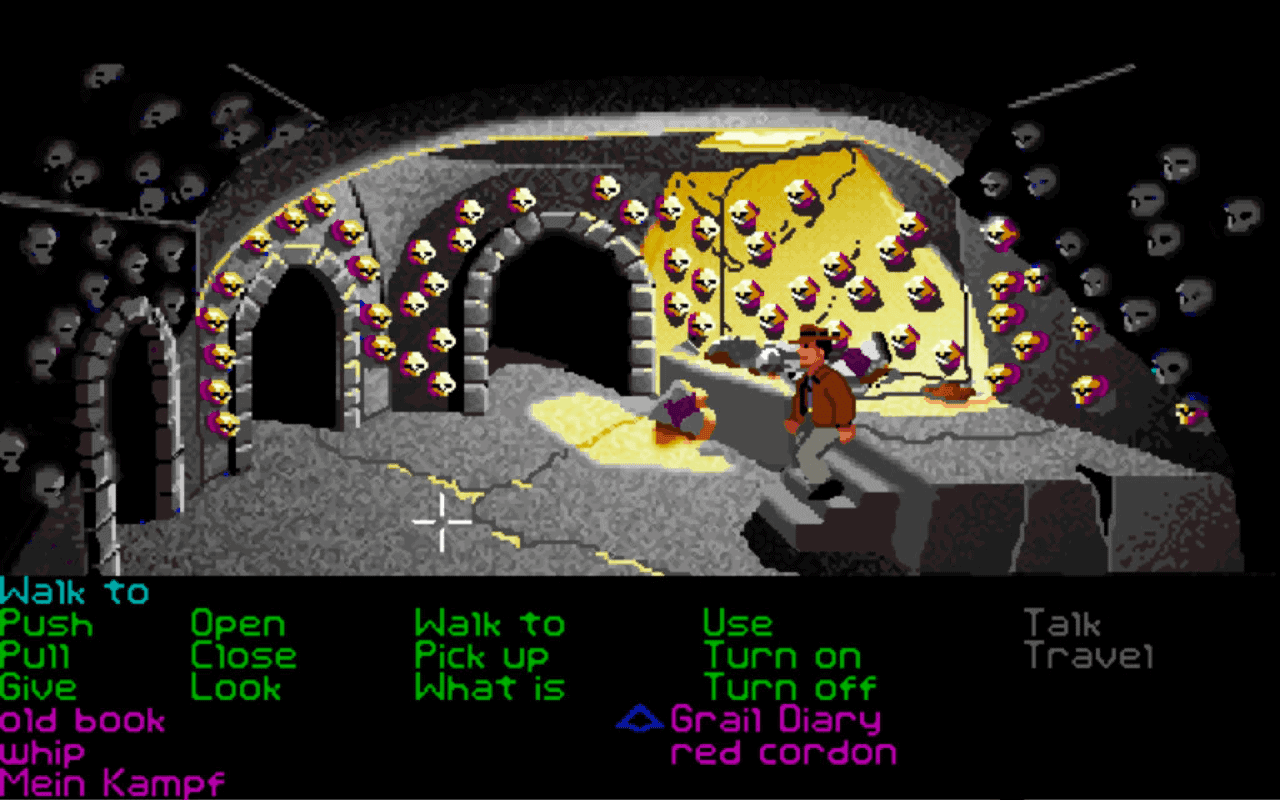1280x800 pixels.
Task: Select the Talk verb
Action: point(1063,623)
